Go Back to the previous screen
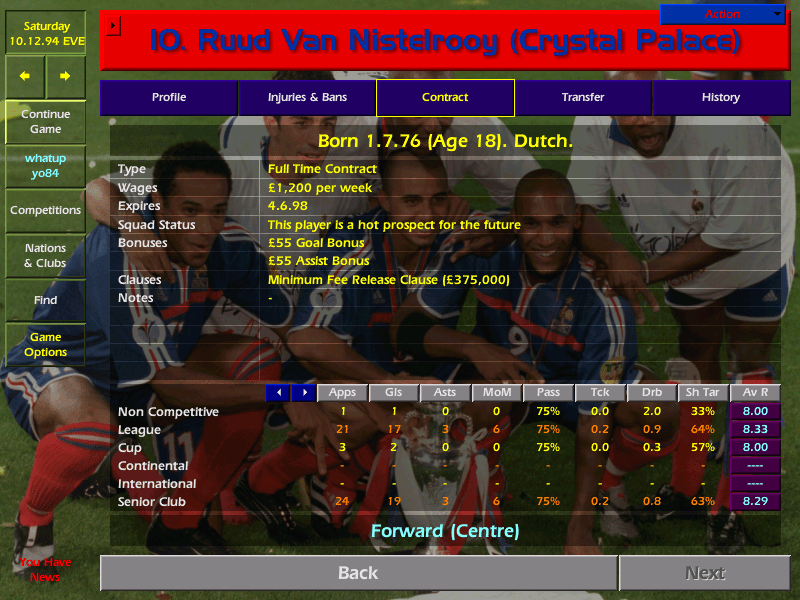800x600 pixels. (x=358, y=573)
